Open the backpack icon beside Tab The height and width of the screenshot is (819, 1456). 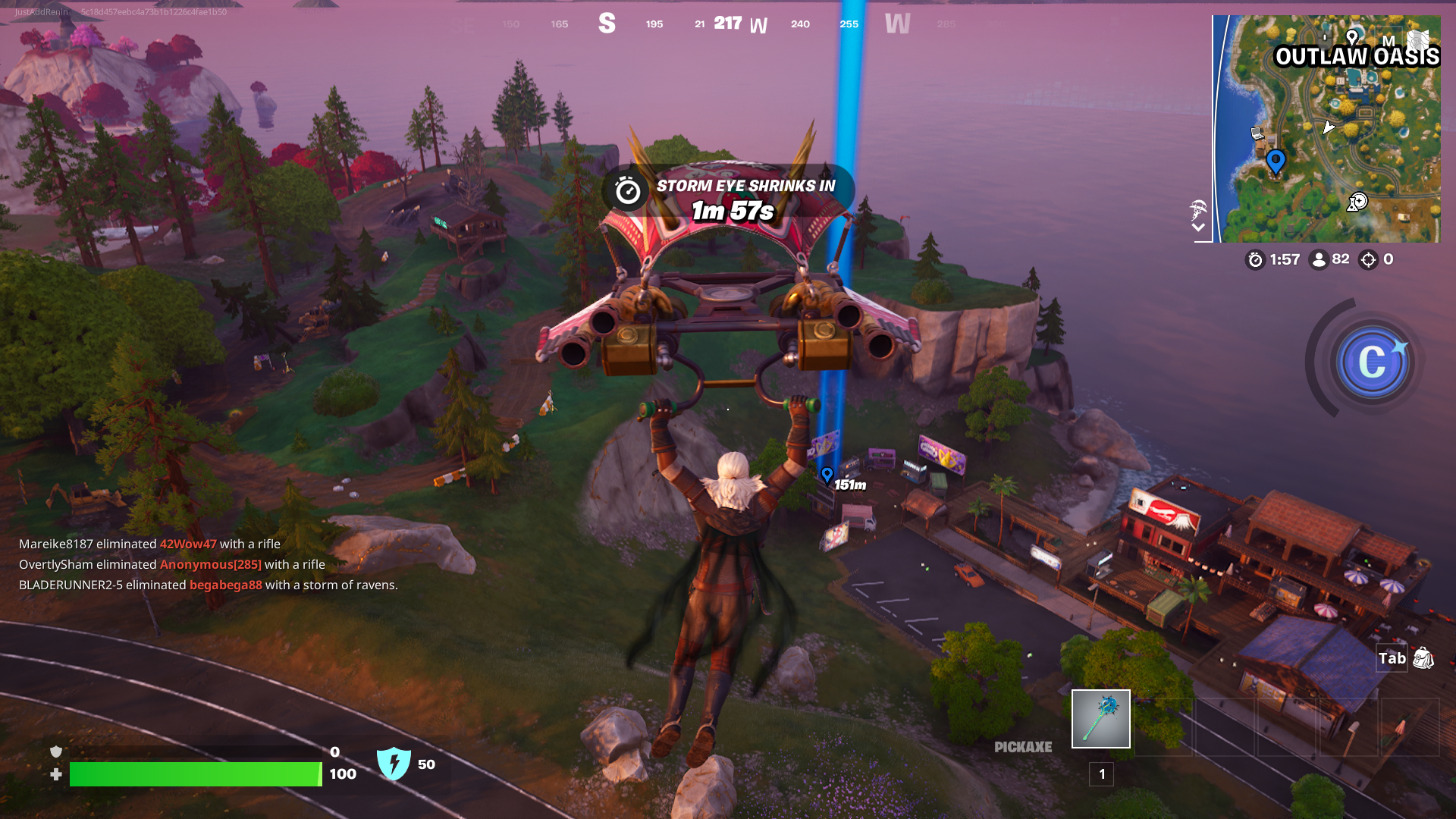click(x=1423, y=658)
